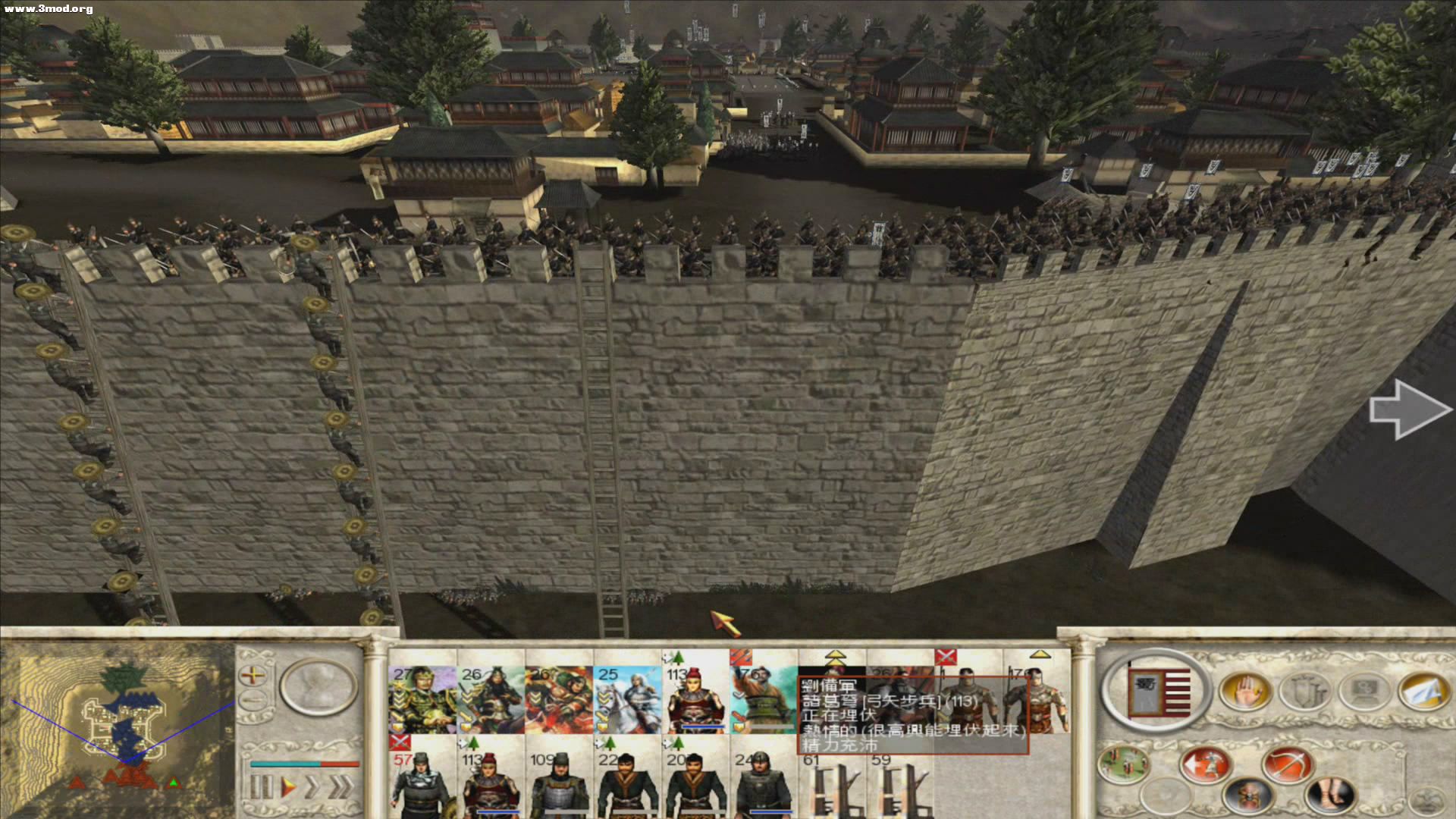1456x819 pixels.
Task: Open the group formations button
Action: [1123, 764]
